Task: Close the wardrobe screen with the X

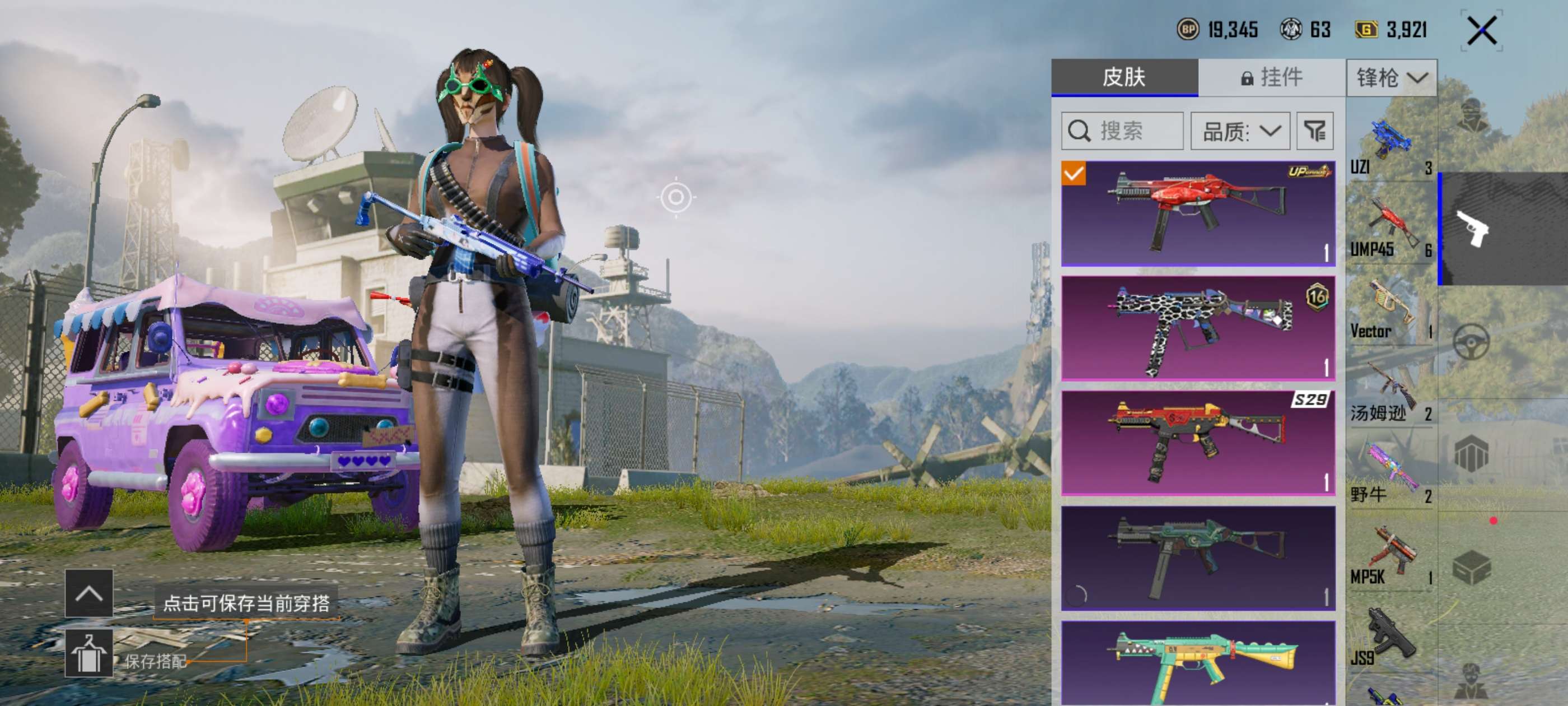Action: pyautogui.click(x=1481, y=30)
